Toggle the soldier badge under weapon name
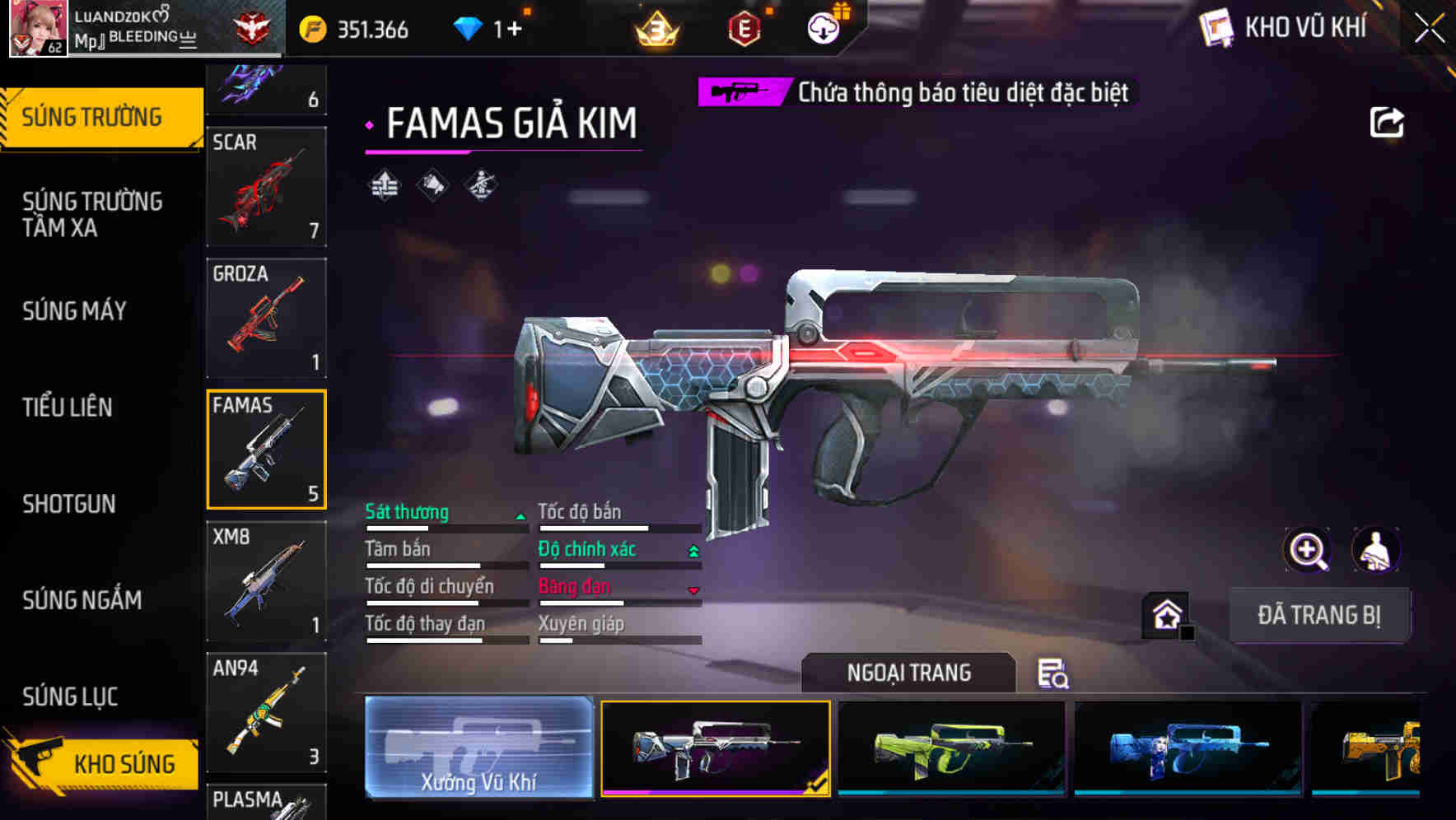Image resolution: width=1456 pixels, height=820 pixels. (482, 187)
